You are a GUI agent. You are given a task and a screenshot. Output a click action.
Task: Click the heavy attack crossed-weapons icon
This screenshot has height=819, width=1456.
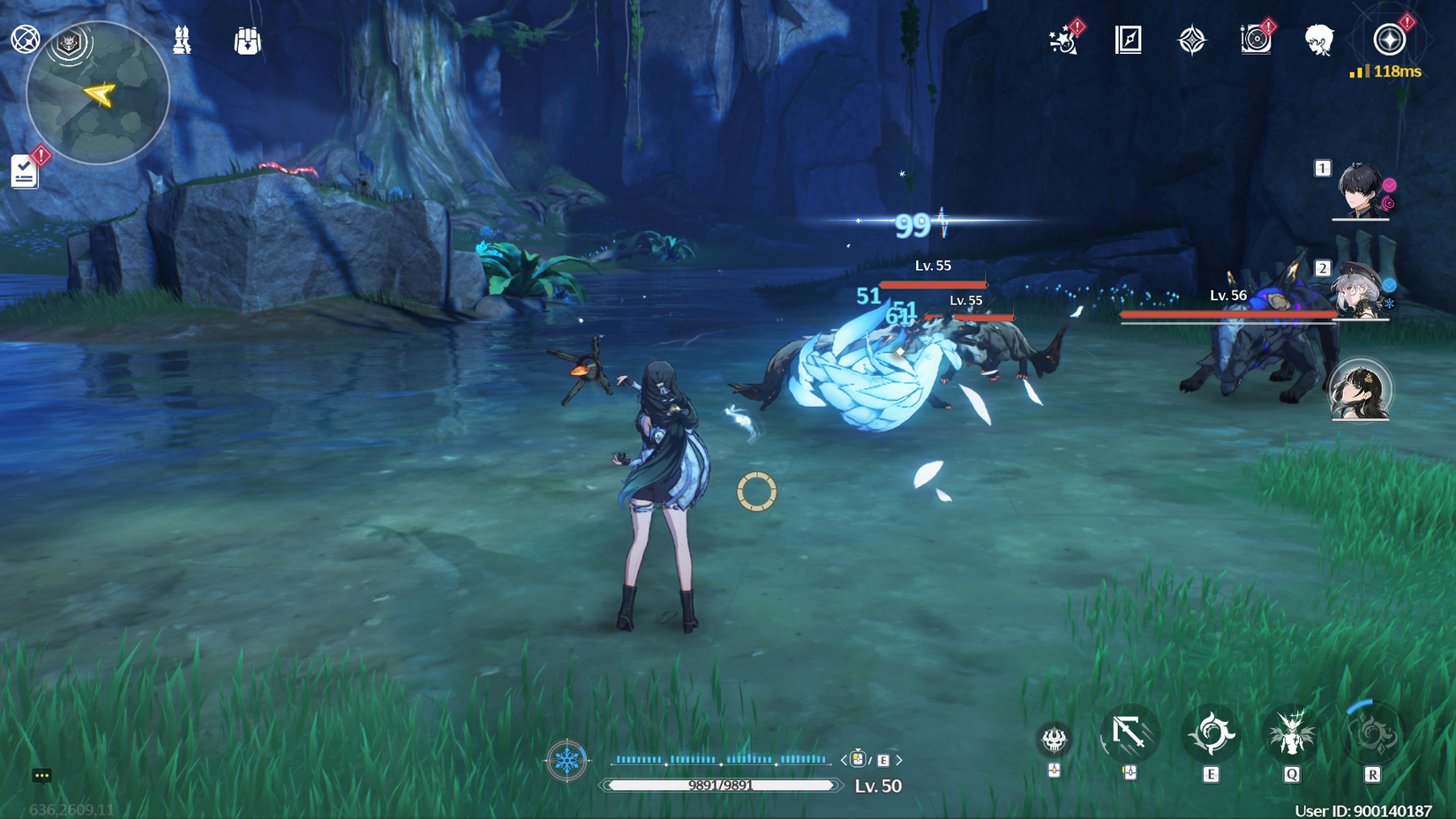point(1130,734)
